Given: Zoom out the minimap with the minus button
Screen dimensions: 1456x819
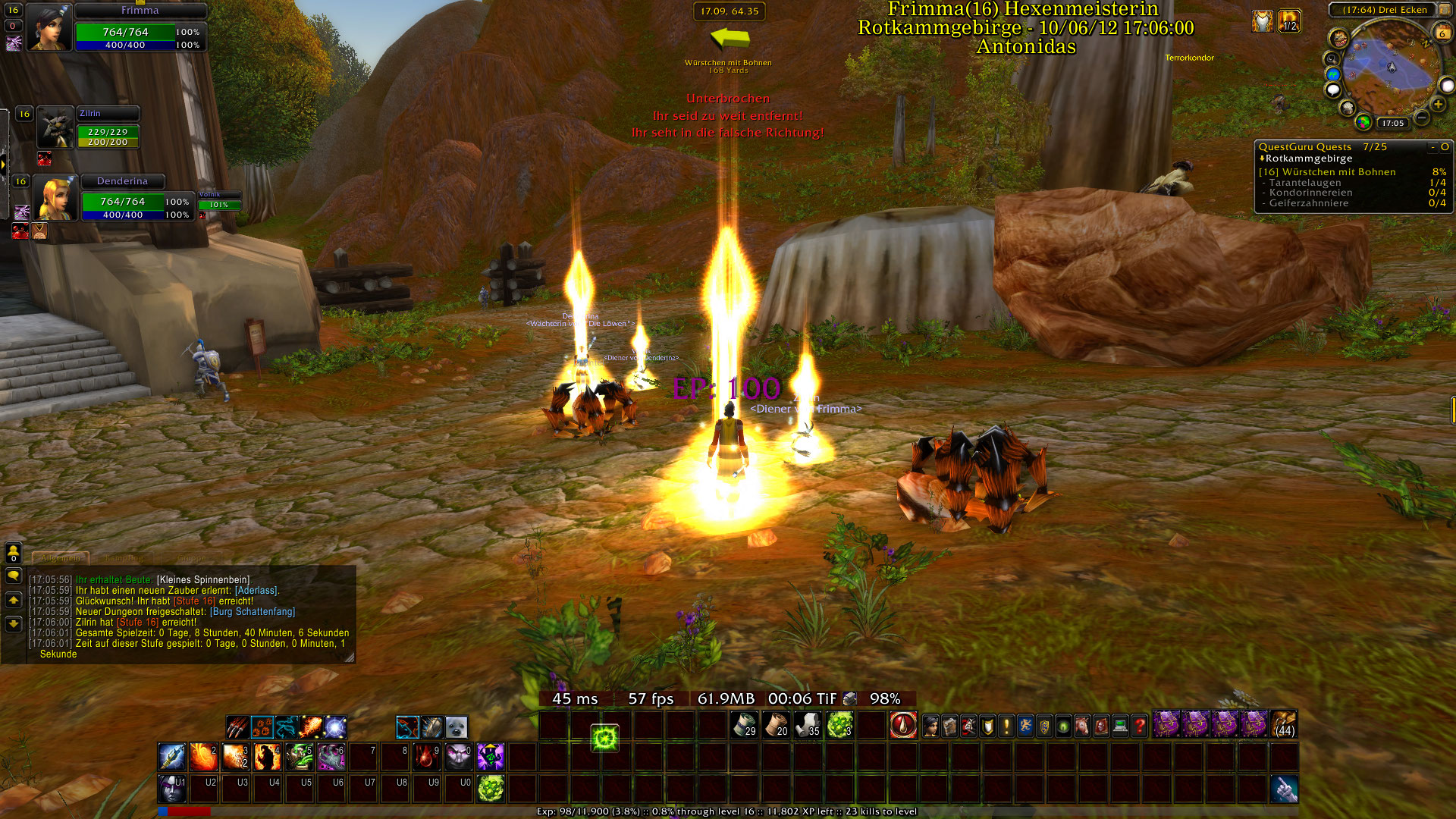Looking at the screenshot, I should tap(1422, 118).
